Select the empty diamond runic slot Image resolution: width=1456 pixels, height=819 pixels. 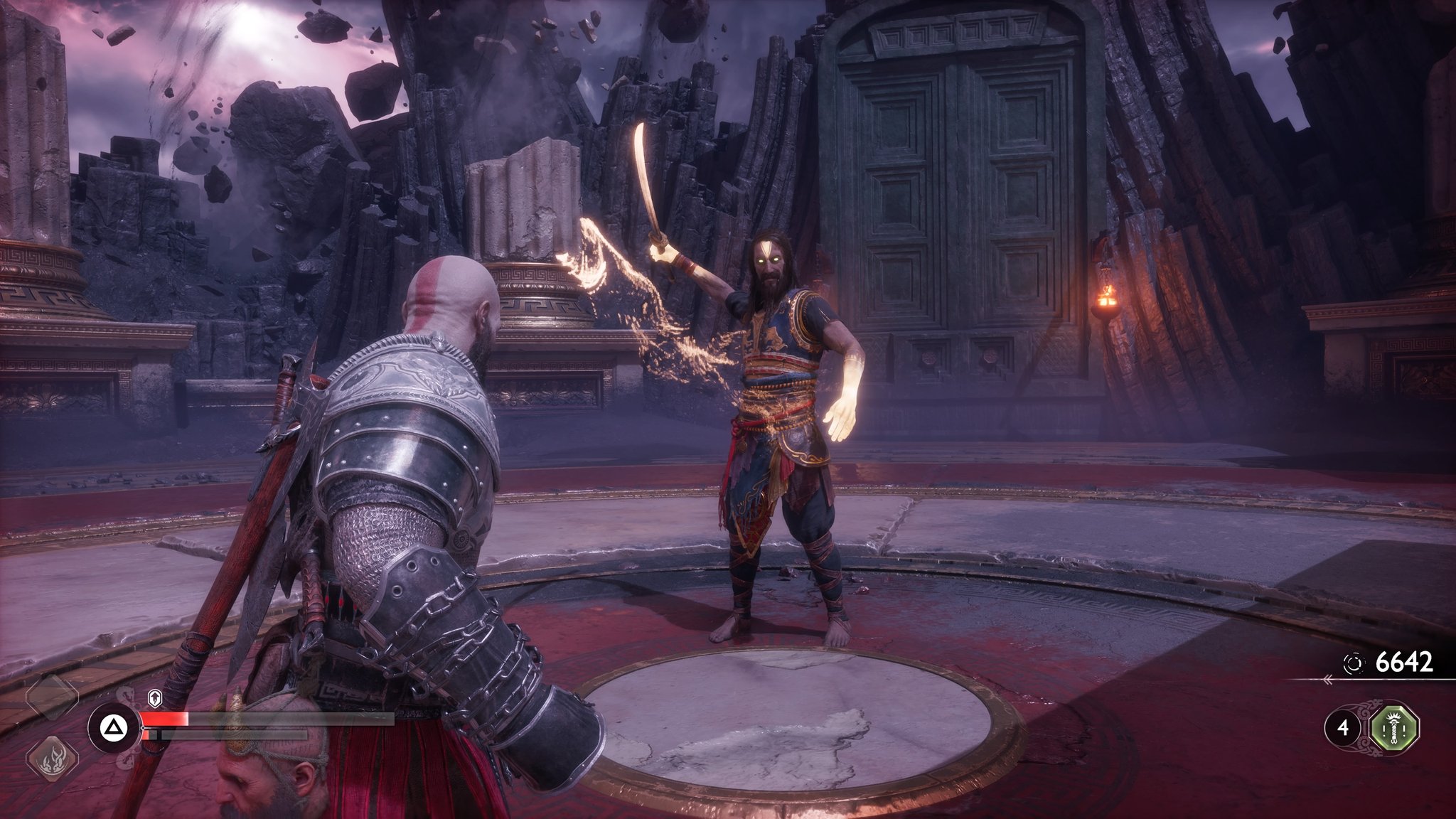pyautogui.click(x=52, y=697)
